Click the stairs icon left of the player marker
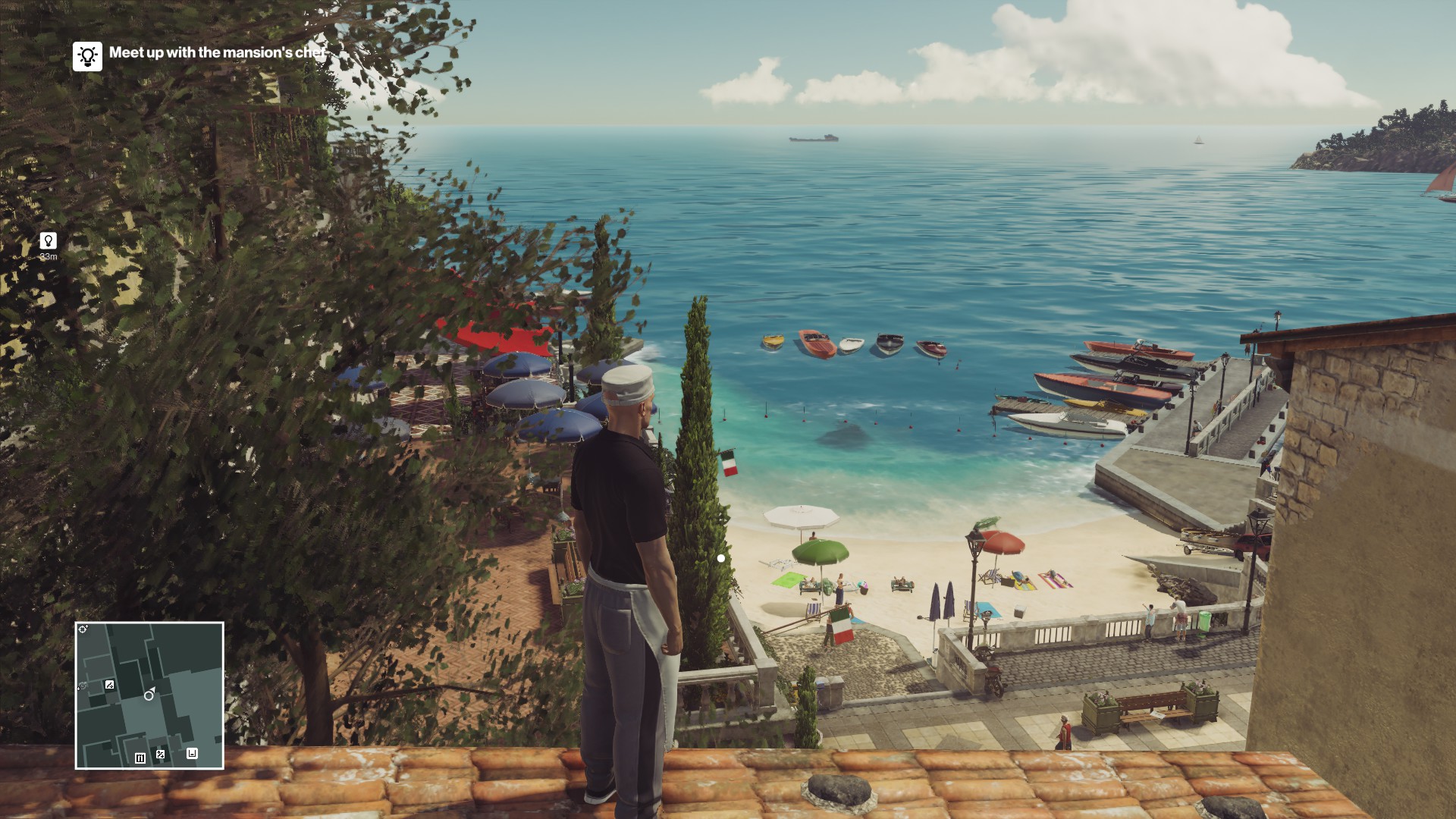1456x819 pixels. tap(110, 685)
